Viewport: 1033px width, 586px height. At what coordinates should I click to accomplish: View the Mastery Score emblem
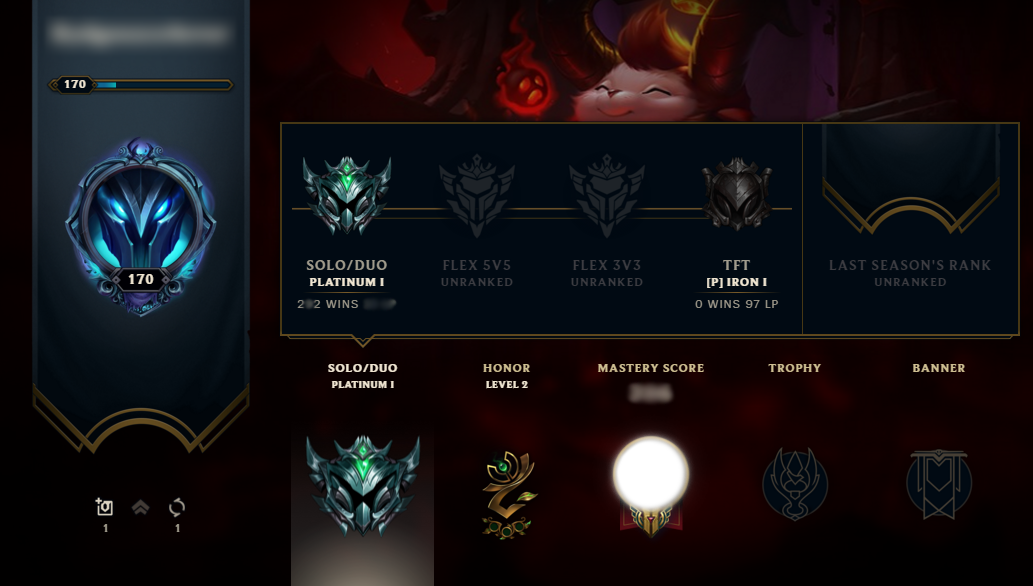pyautogui.click(x=651, y=480)
